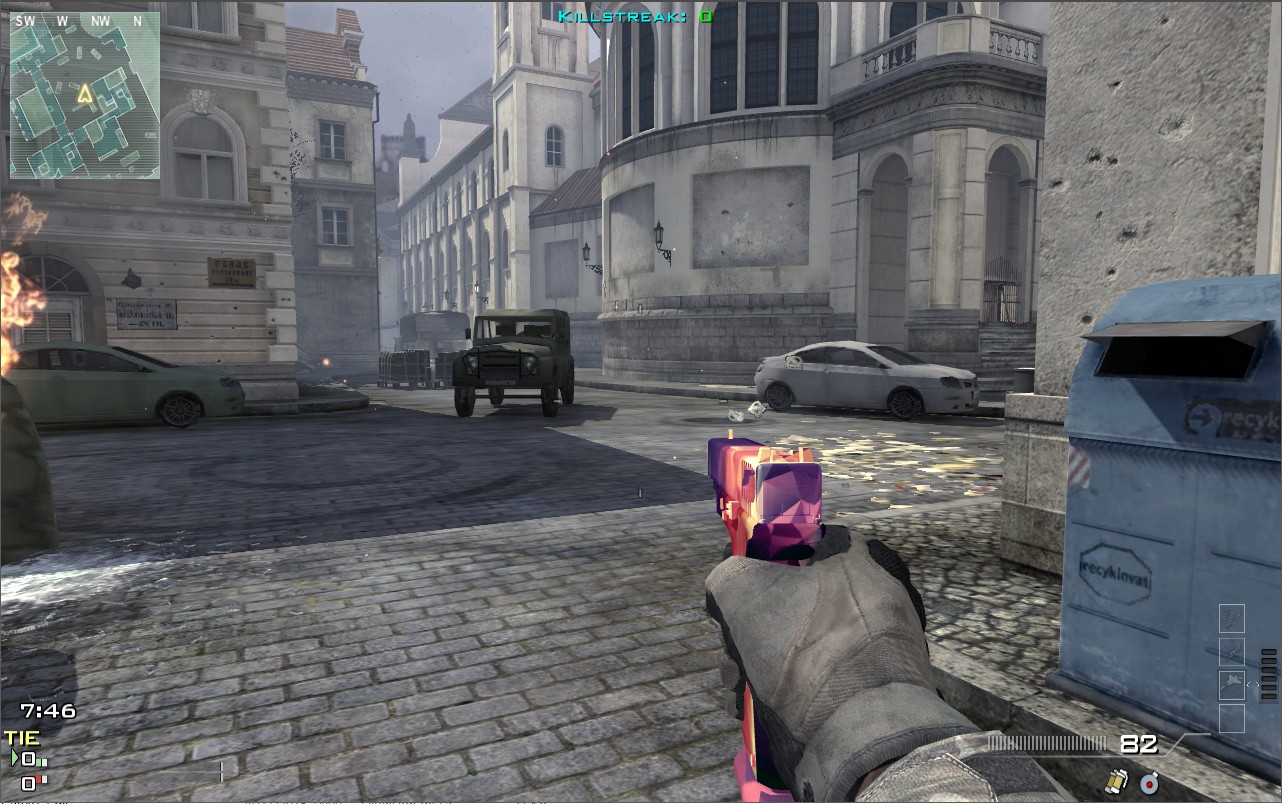
Task: Select the first killstreak reward icon
Action: coord(1232,616)
